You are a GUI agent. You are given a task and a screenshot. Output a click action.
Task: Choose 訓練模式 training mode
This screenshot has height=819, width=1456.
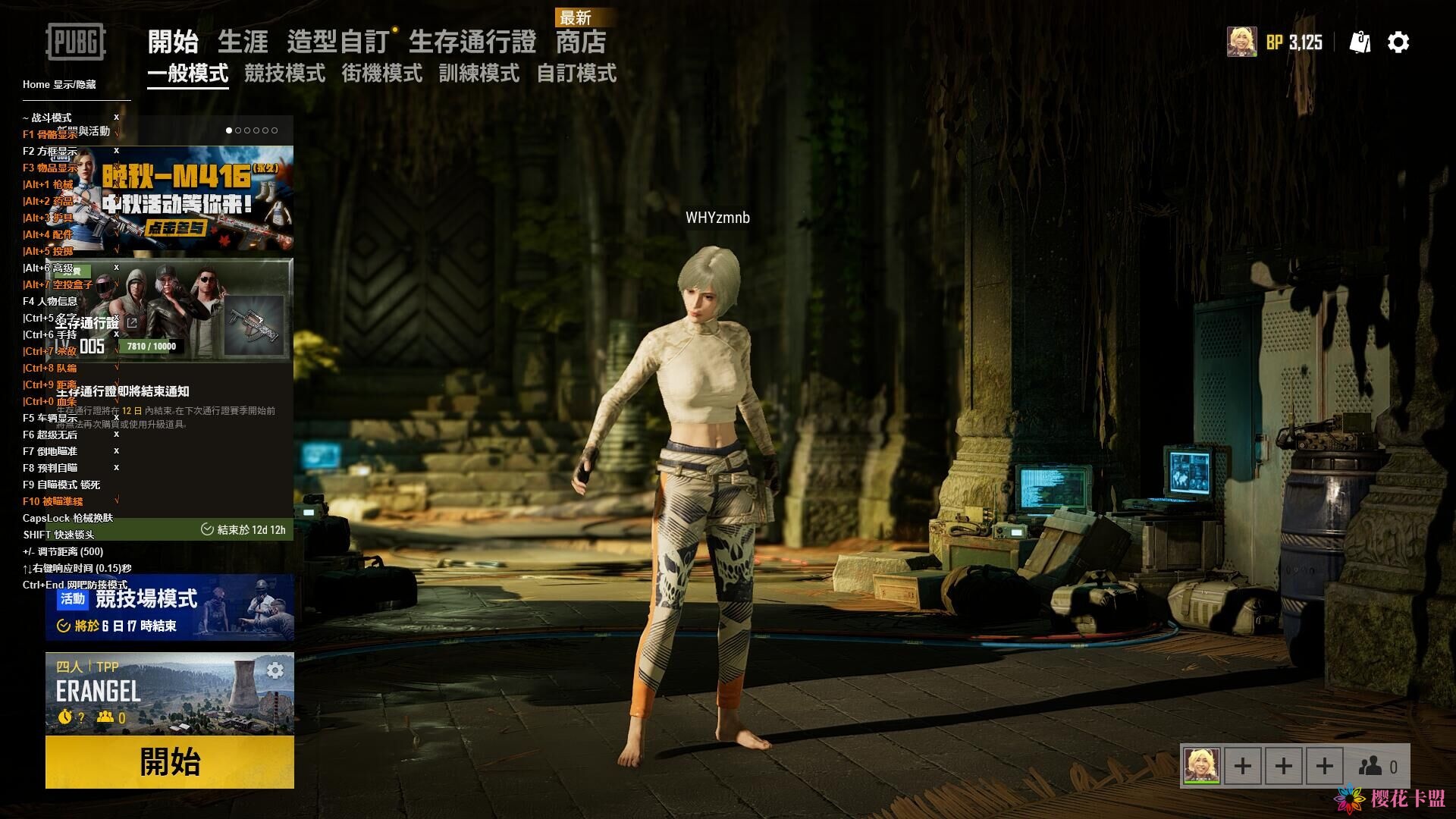point(479,74)
